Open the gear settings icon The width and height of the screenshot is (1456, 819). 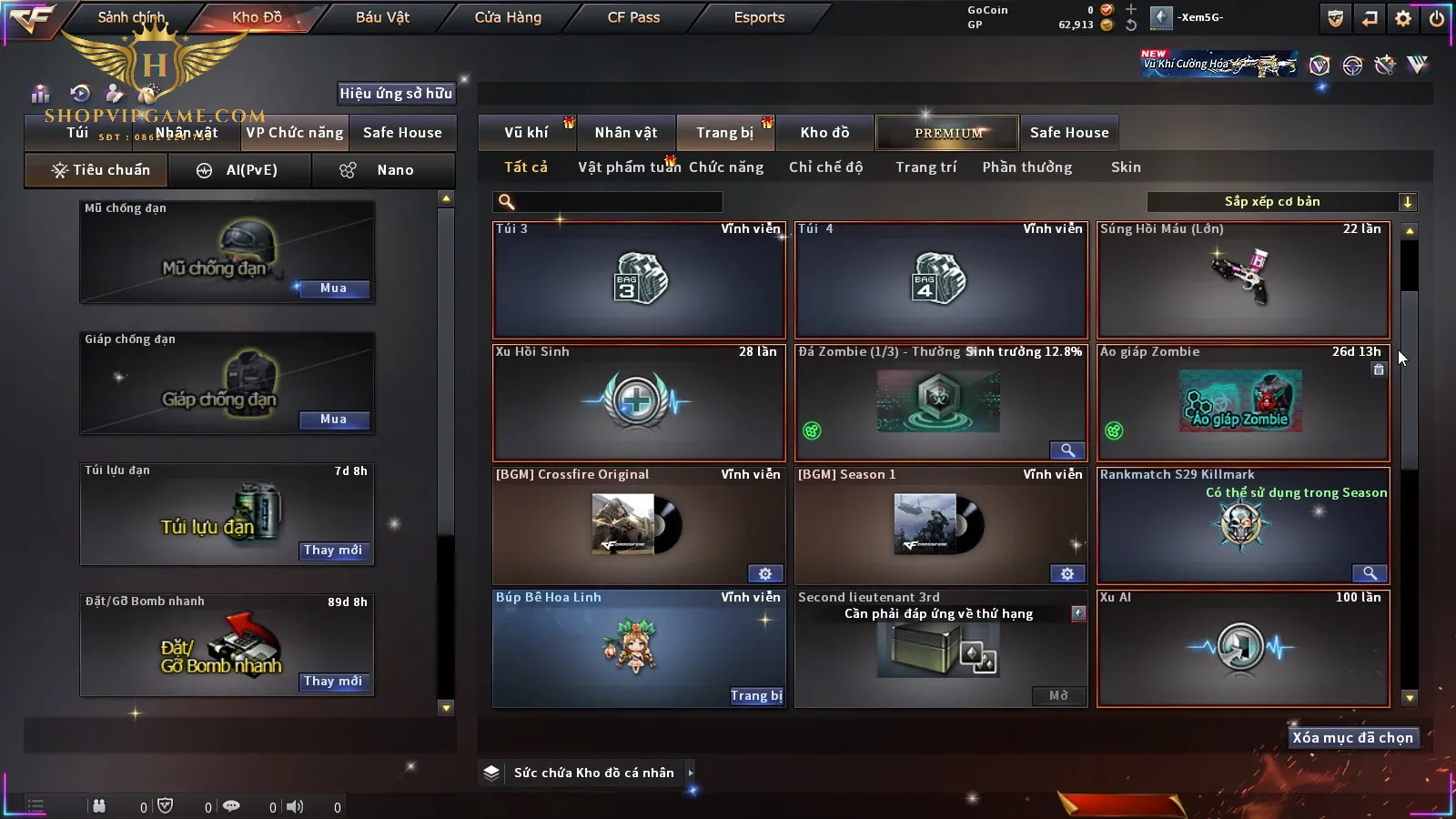pos(1403,18)
